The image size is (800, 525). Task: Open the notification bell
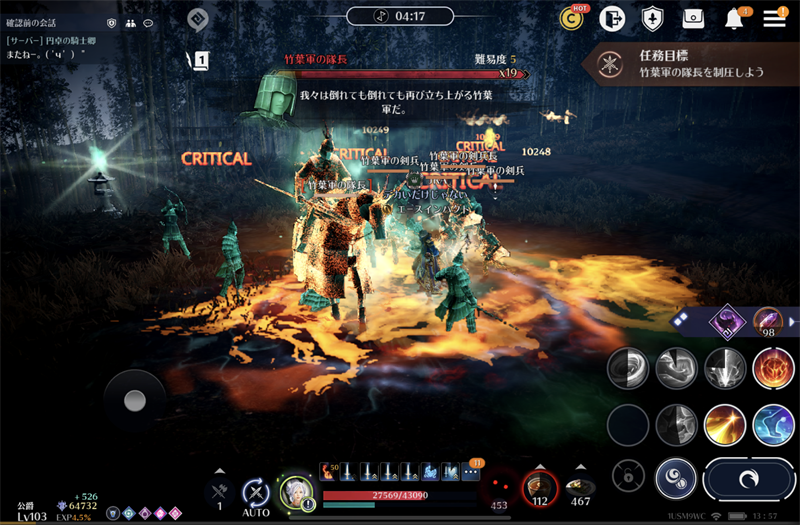pos(735,18)
